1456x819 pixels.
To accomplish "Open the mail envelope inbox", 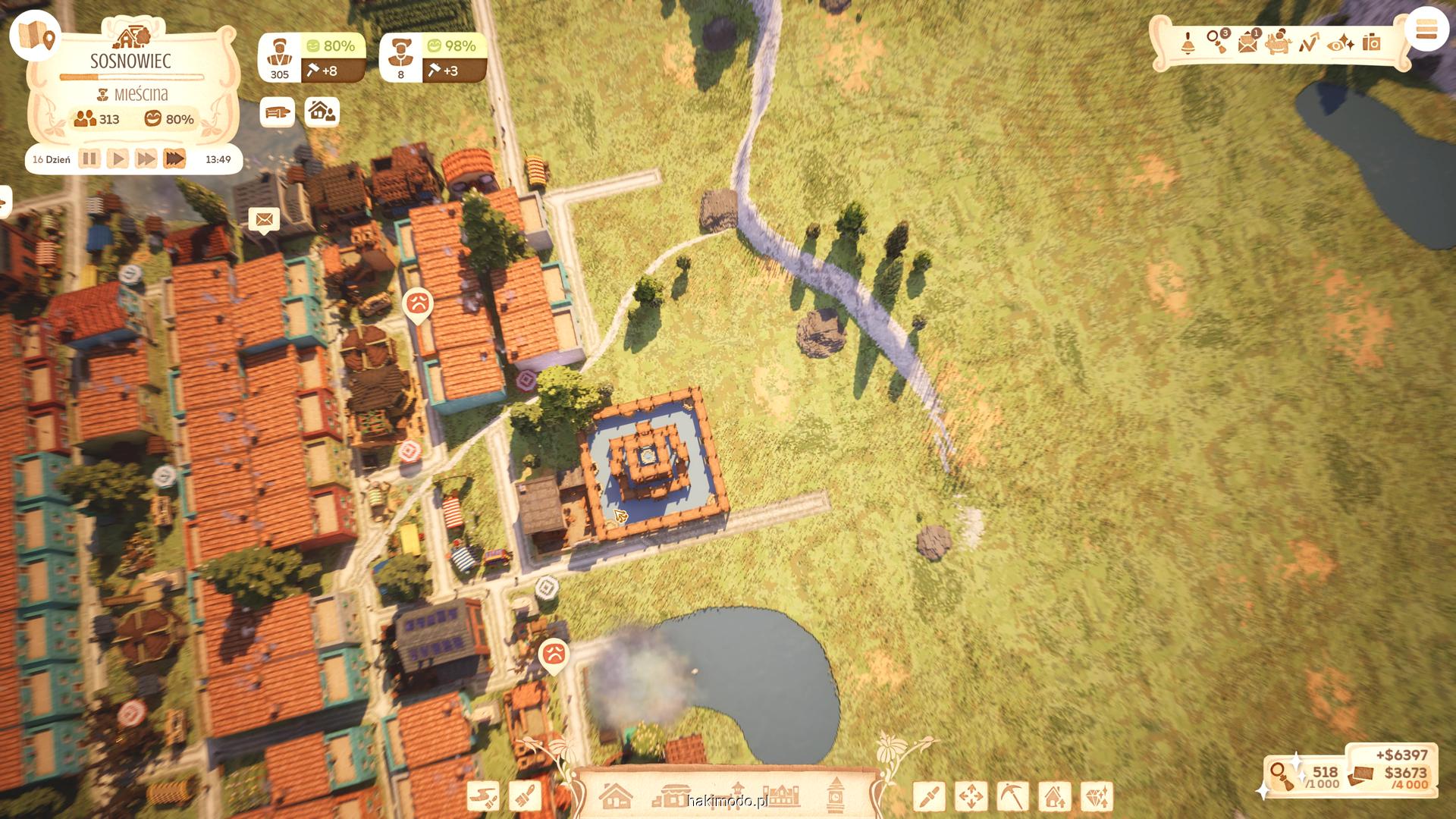I will (x=1248, y=43).
